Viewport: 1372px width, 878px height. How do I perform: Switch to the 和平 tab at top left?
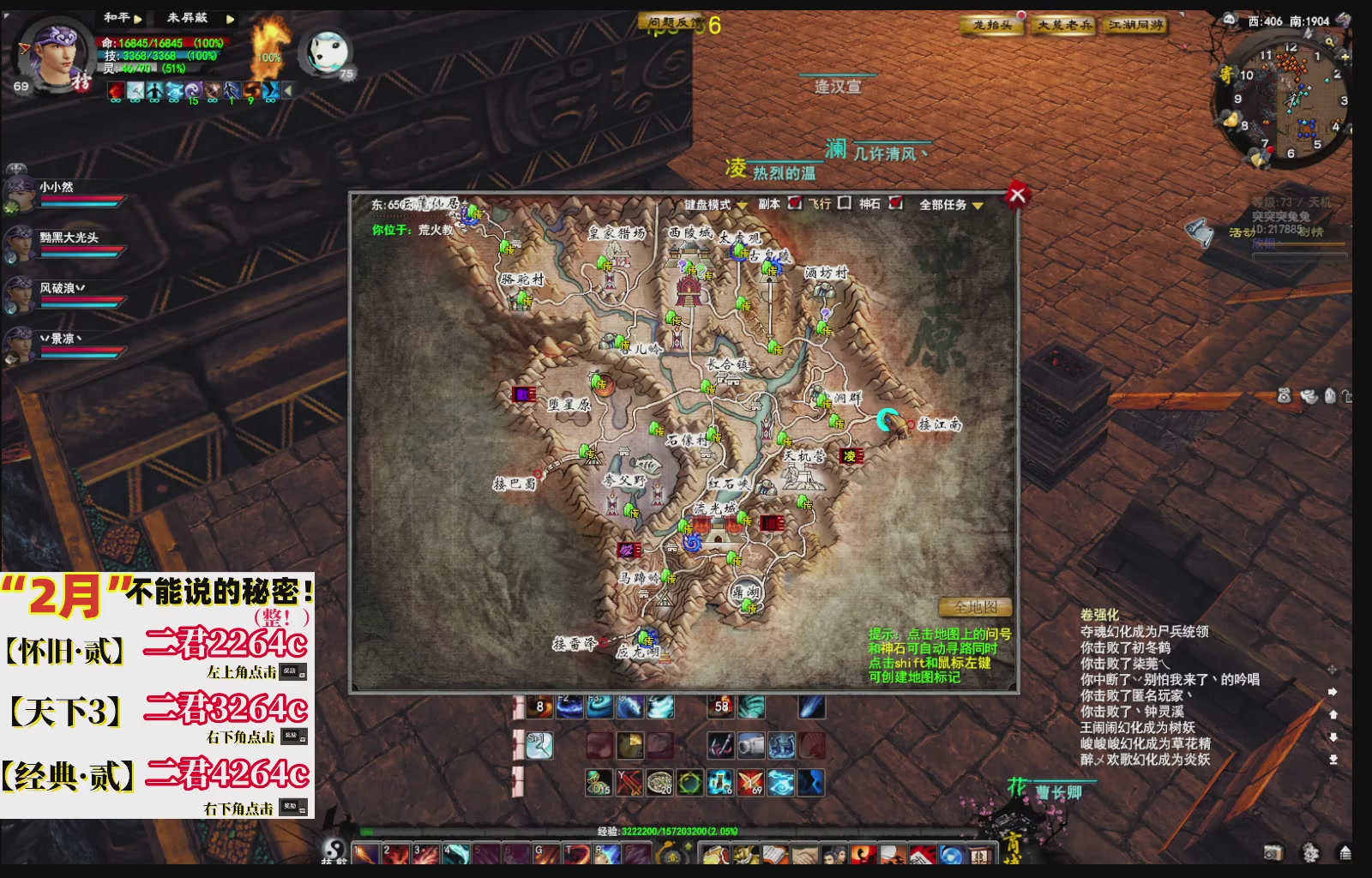pyautogui.click(x=116, y=15)
